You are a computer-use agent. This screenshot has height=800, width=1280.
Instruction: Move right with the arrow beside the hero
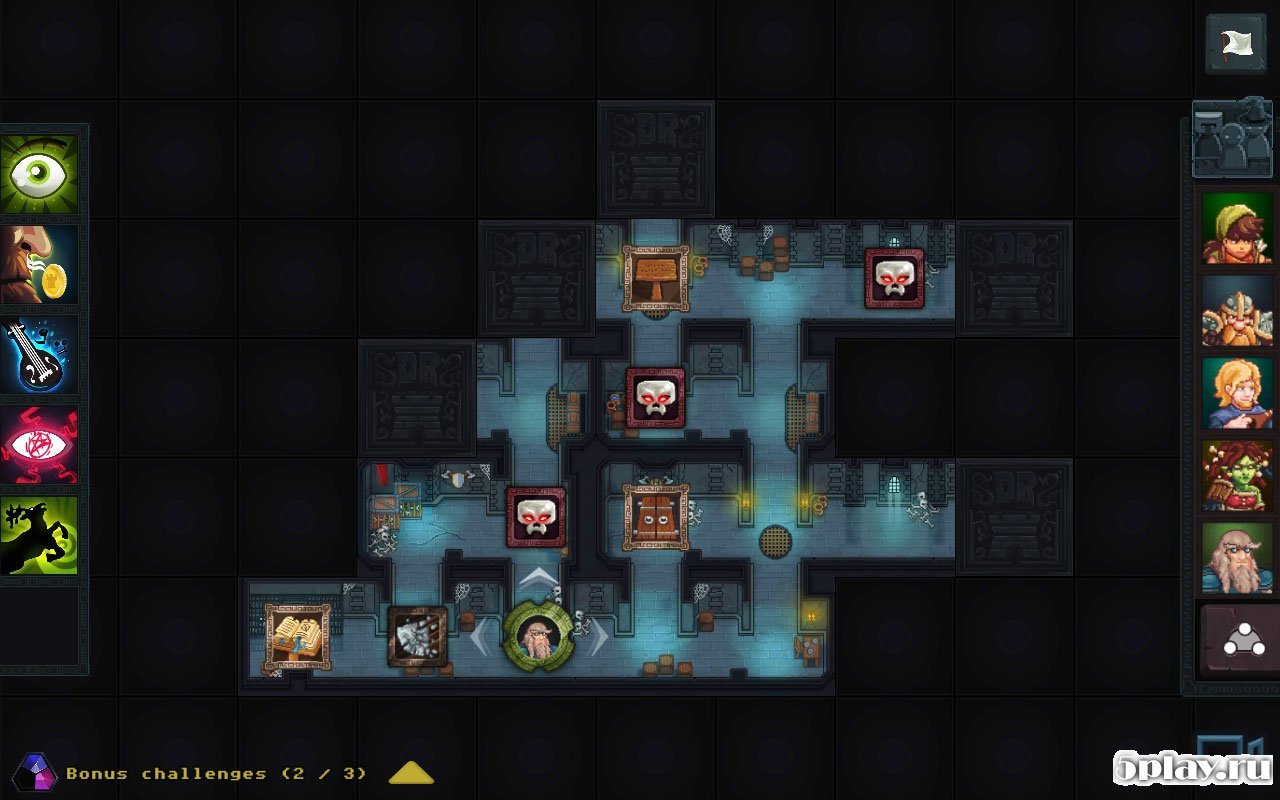[598, 637]
